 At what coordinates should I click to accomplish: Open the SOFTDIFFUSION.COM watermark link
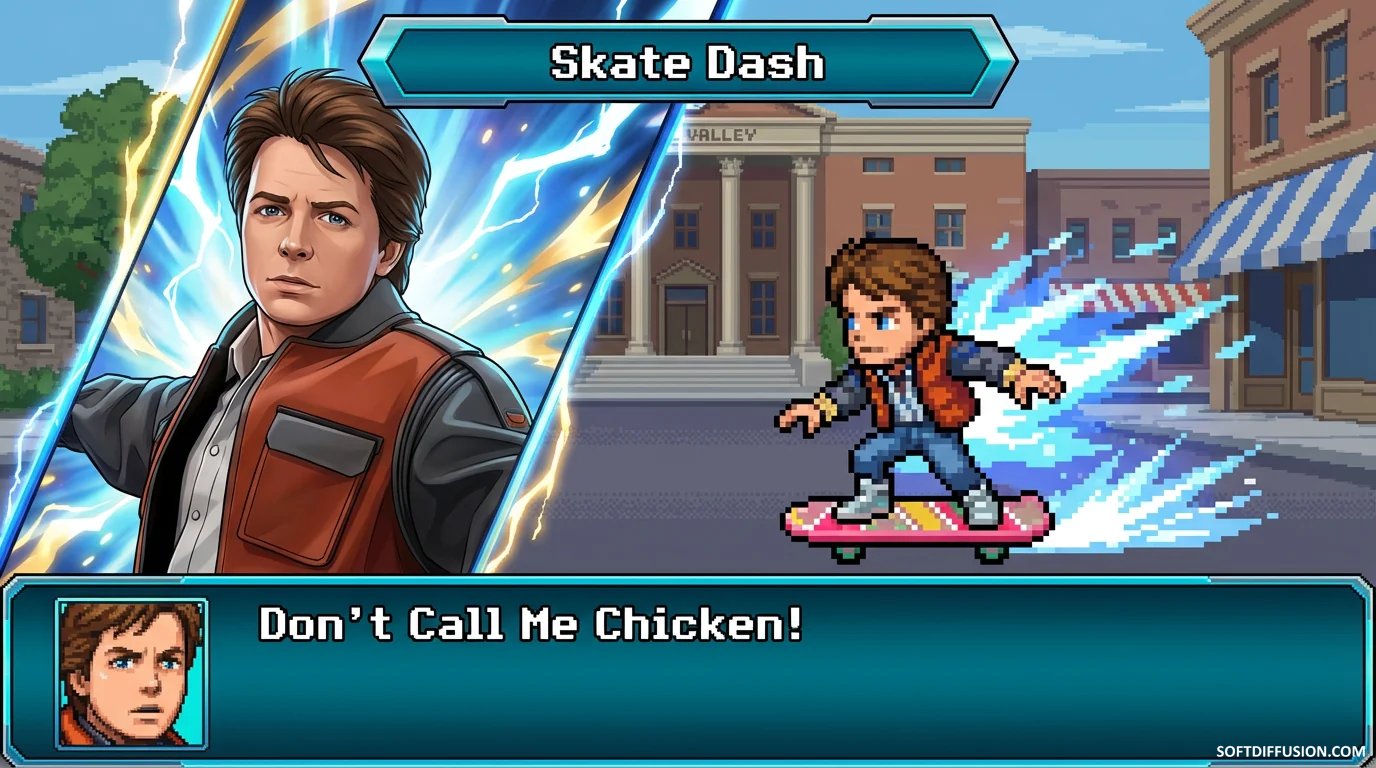pos(1290,751)
